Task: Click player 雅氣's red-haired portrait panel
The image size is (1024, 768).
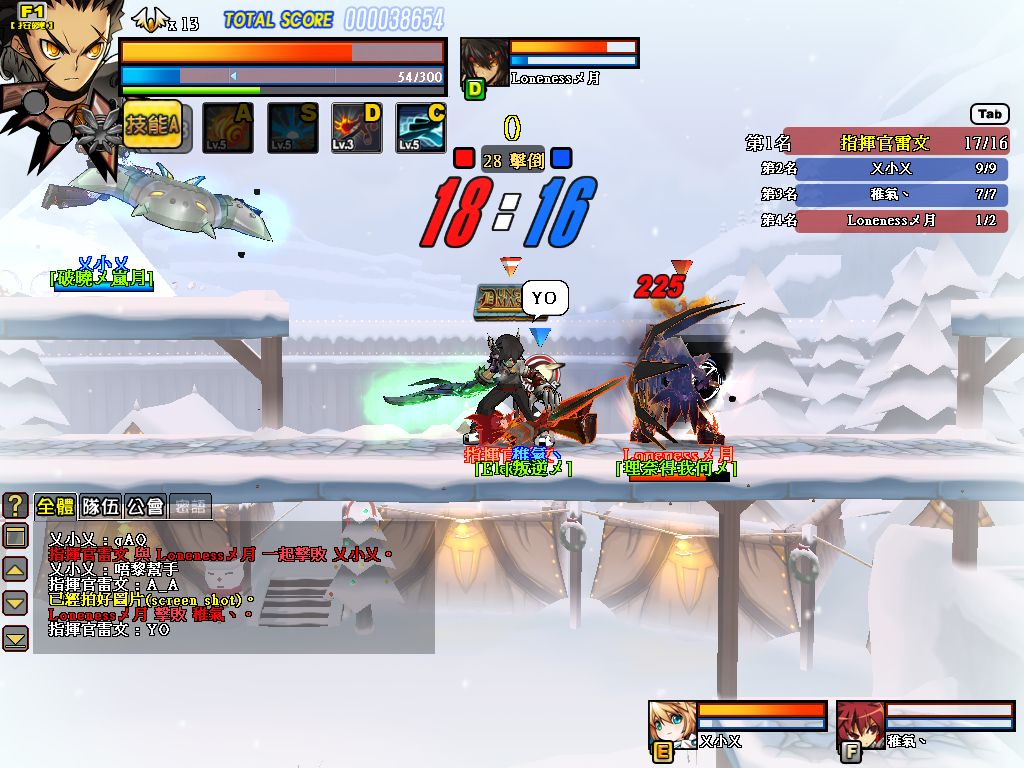Action: 860,722
